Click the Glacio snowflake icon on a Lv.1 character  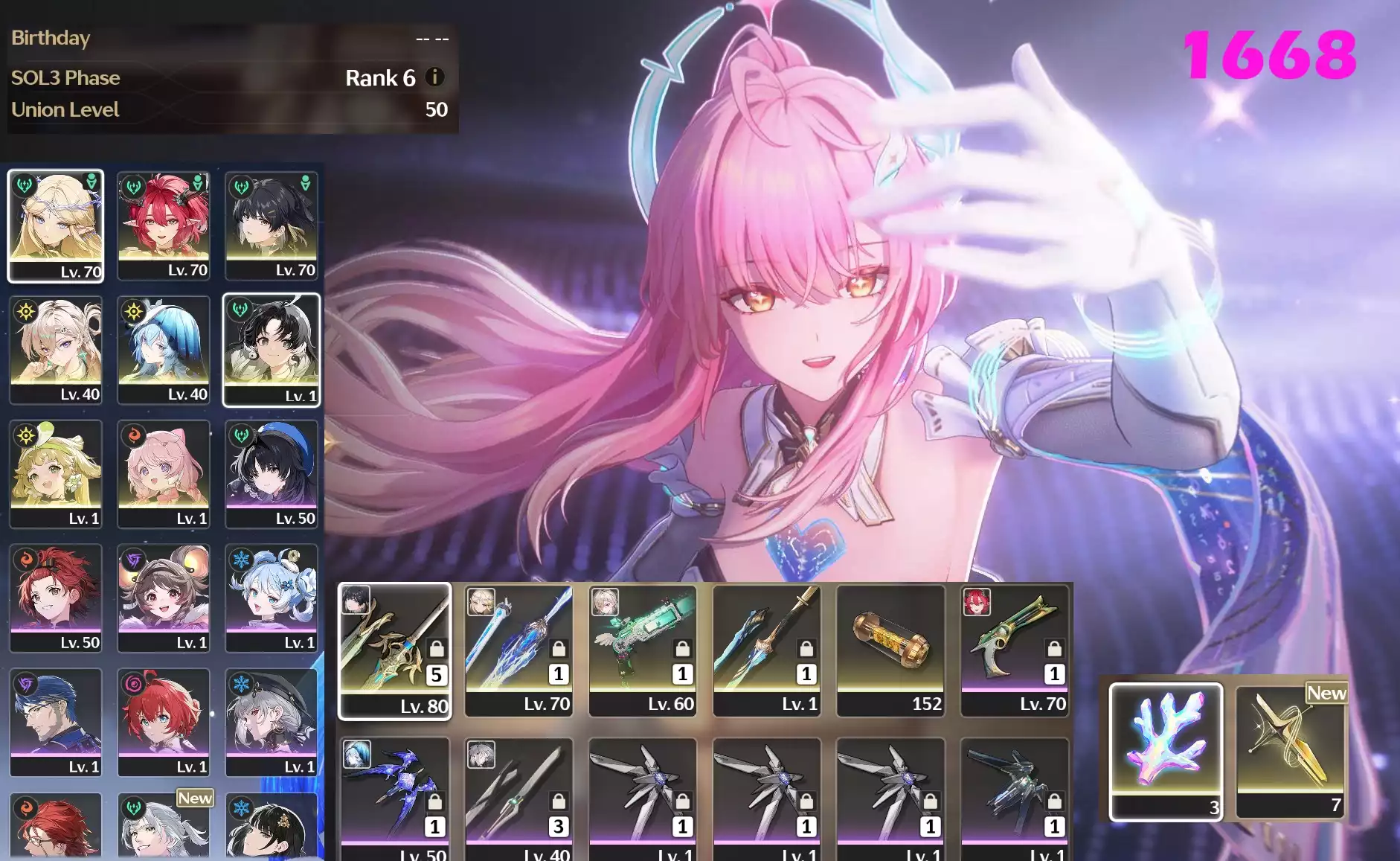click(241, 557)
